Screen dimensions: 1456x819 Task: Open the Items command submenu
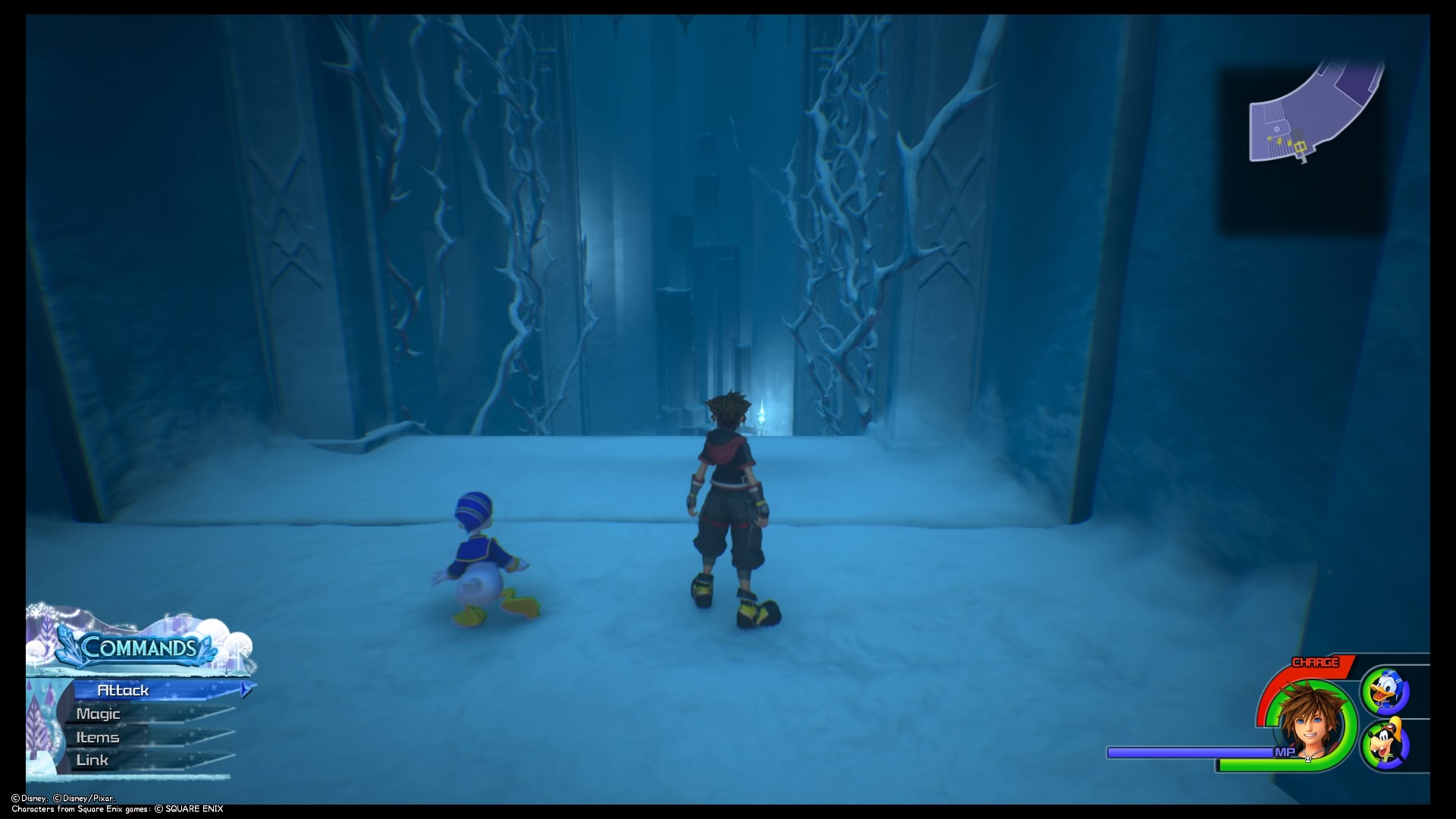pyautogui.click(x=97, y=736)
